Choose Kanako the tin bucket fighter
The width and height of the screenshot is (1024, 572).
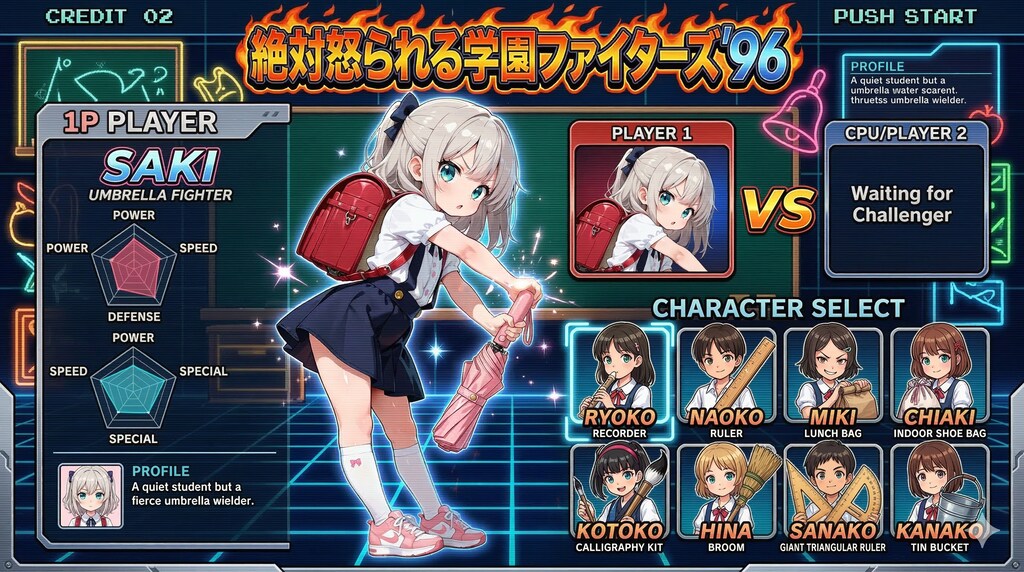939,497
